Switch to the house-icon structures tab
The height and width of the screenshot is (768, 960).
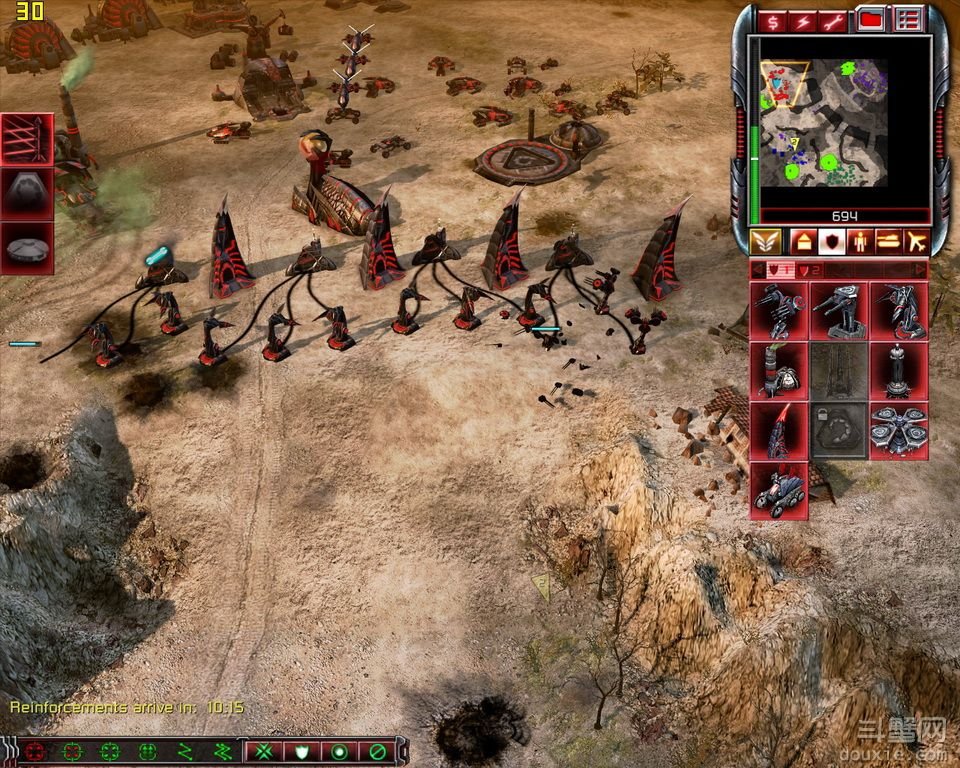(802, 242)
